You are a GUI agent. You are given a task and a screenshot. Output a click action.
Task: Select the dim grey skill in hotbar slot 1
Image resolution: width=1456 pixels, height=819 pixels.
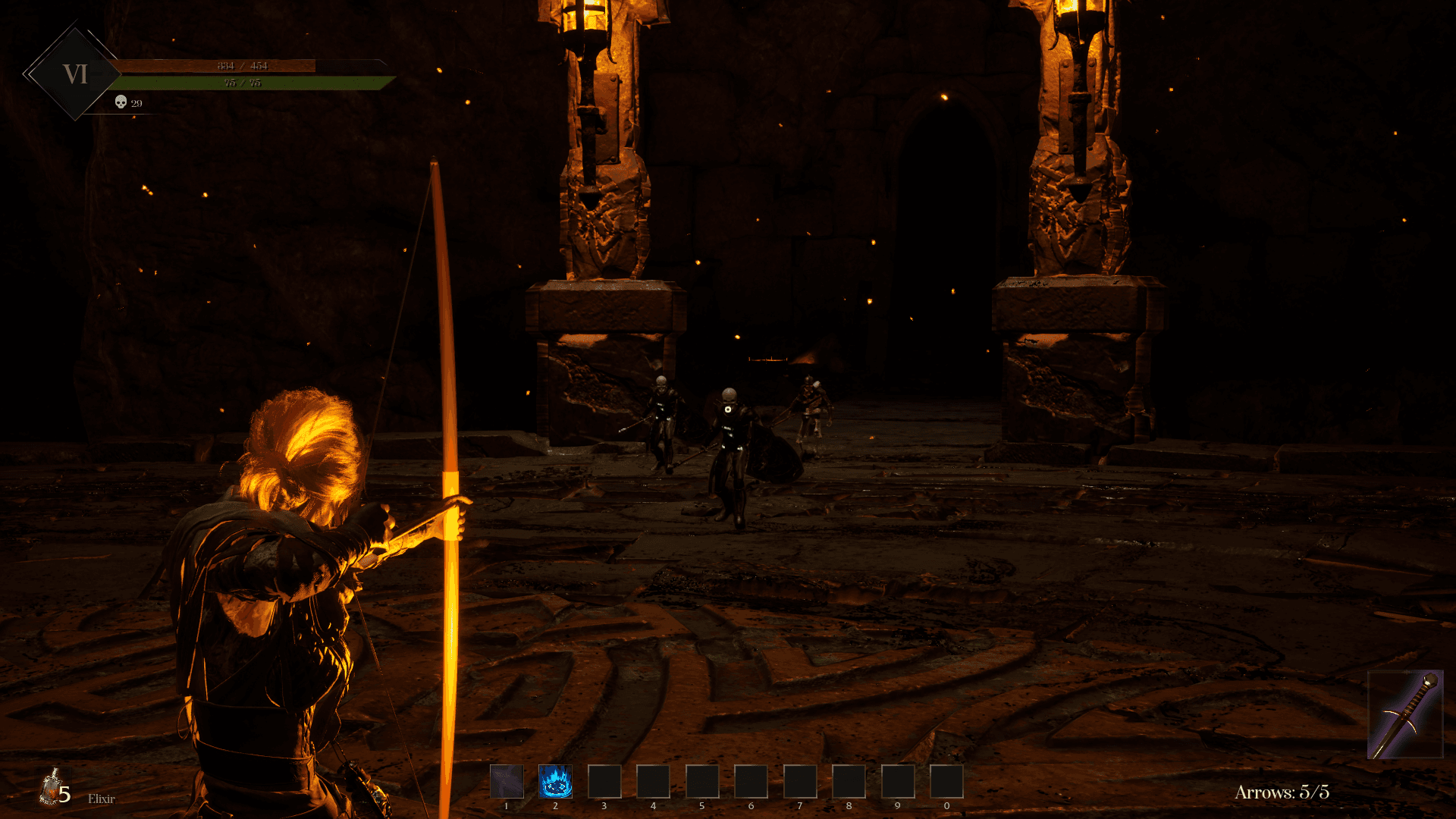click(x=507, y=781)
